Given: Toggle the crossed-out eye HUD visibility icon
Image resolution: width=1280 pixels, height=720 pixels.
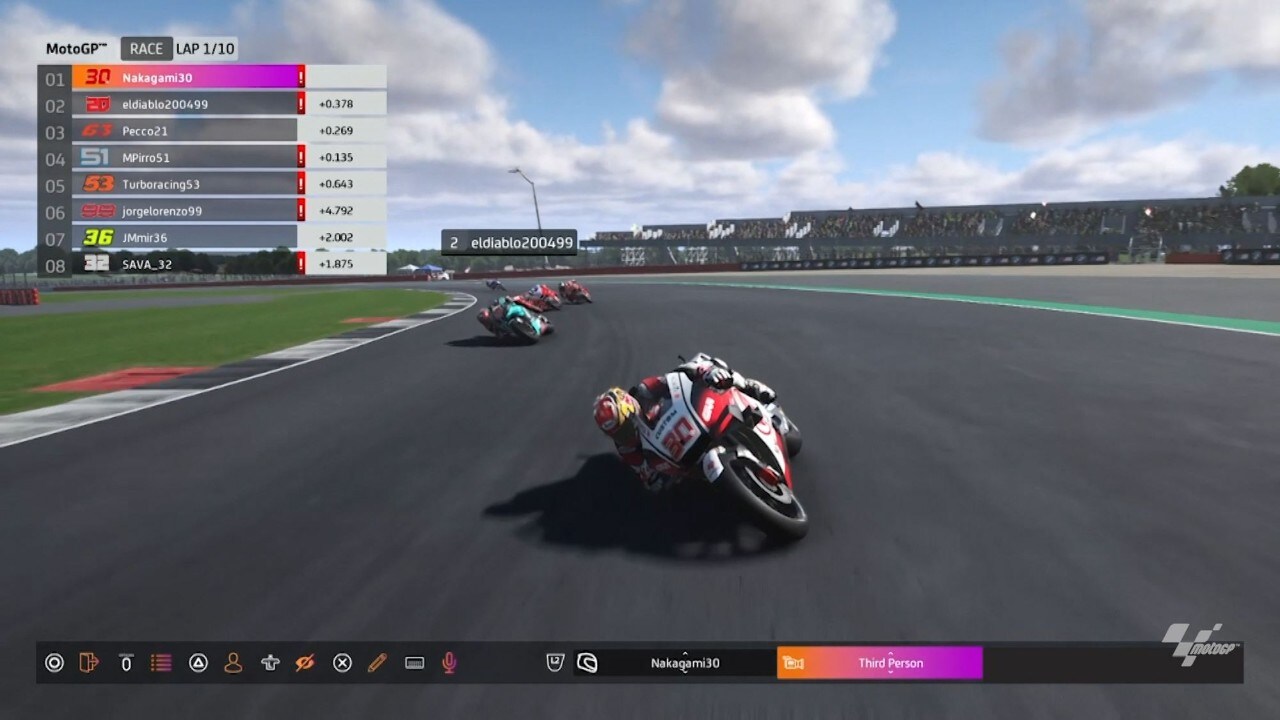Looking at the screenshot, I should tap(305, 662).
